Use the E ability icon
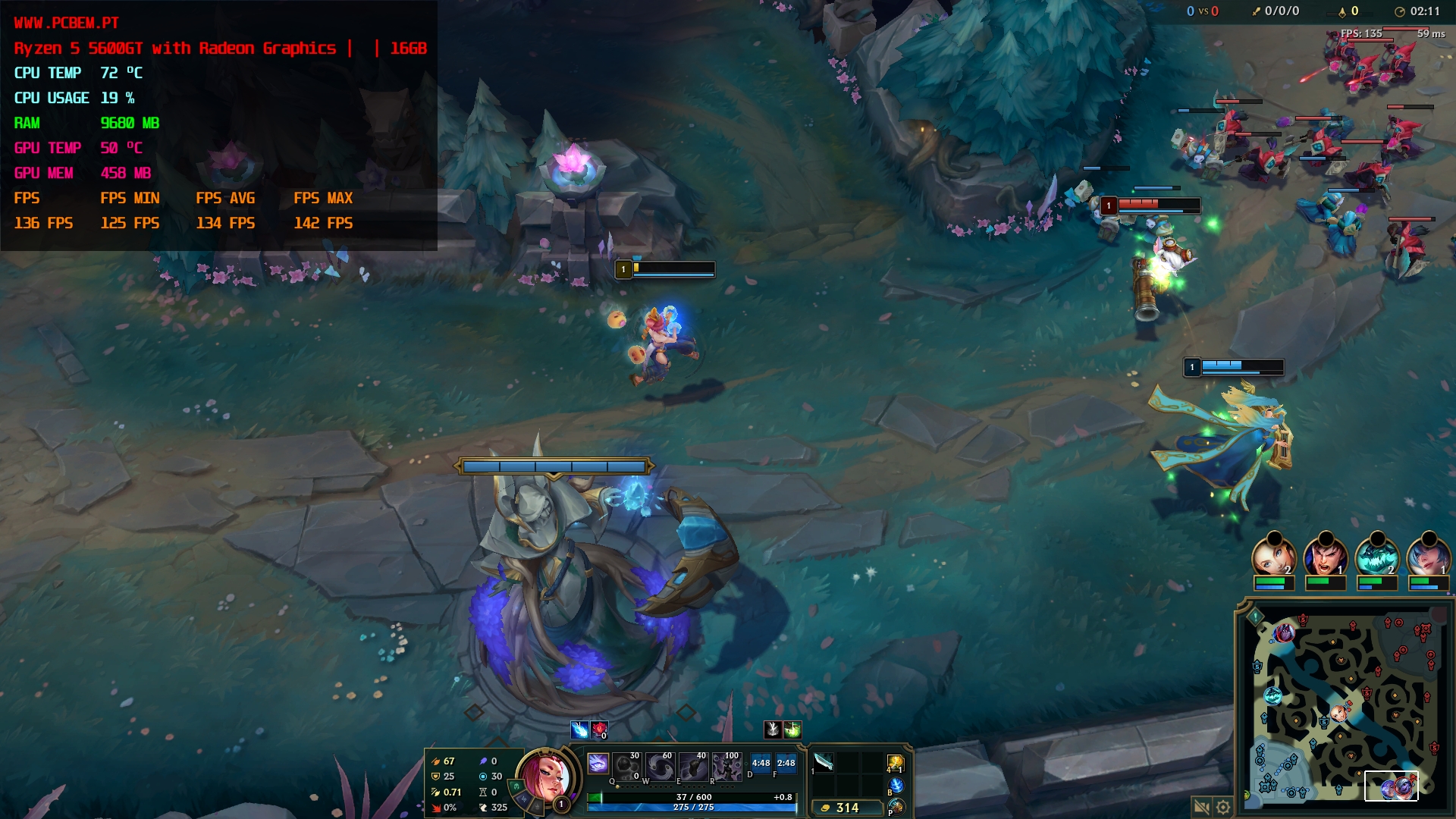 694,767
